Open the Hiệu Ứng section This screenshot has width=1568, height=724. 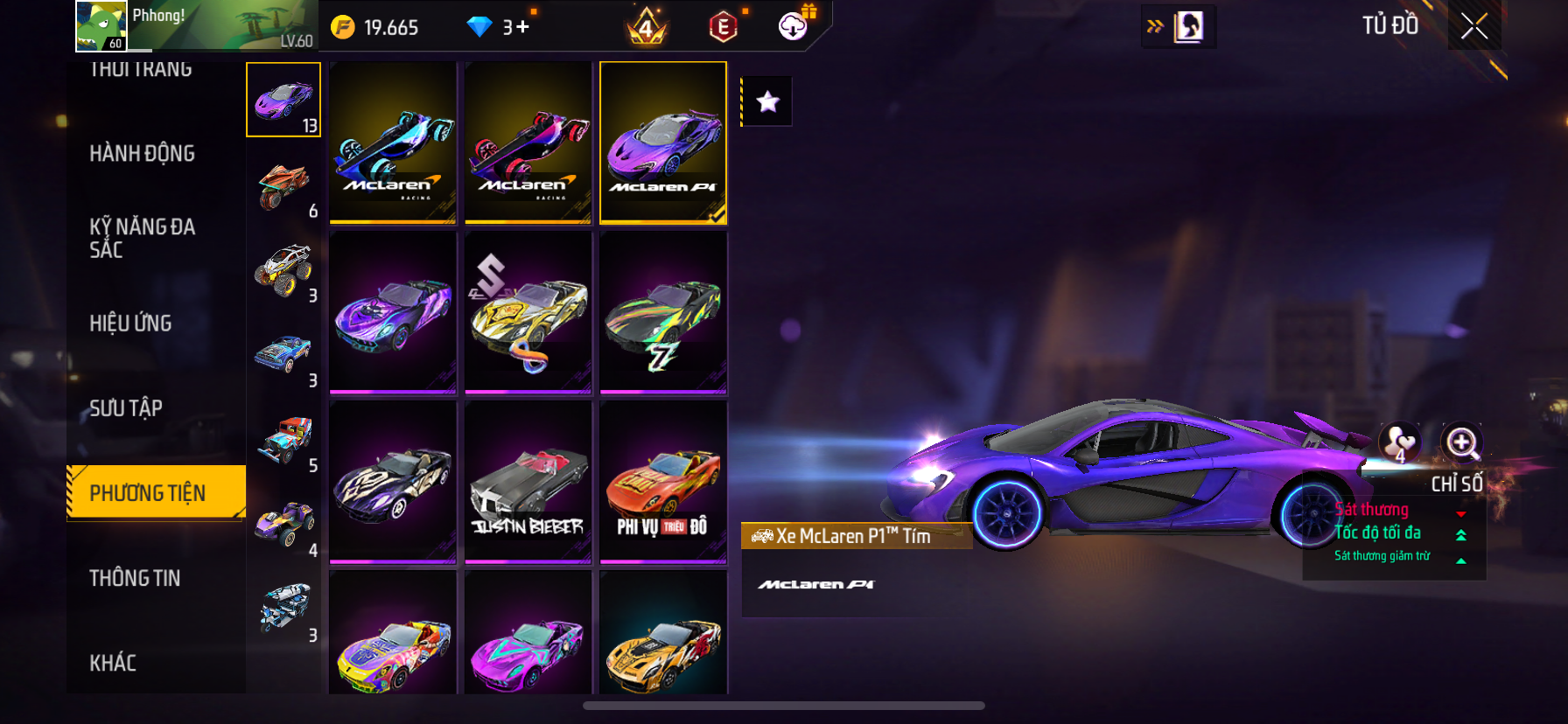[x=130, y=324]
